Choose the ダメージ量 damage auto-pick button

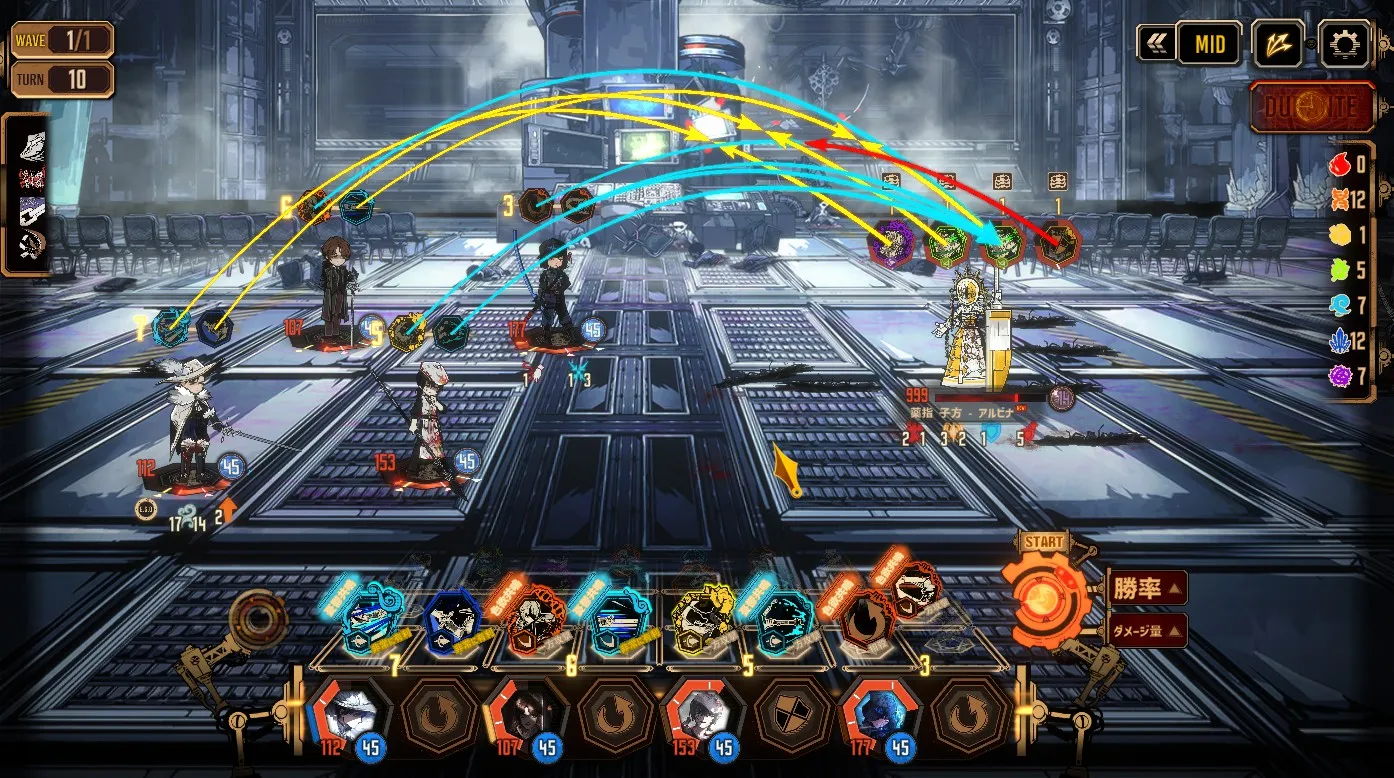(1146, 631)
